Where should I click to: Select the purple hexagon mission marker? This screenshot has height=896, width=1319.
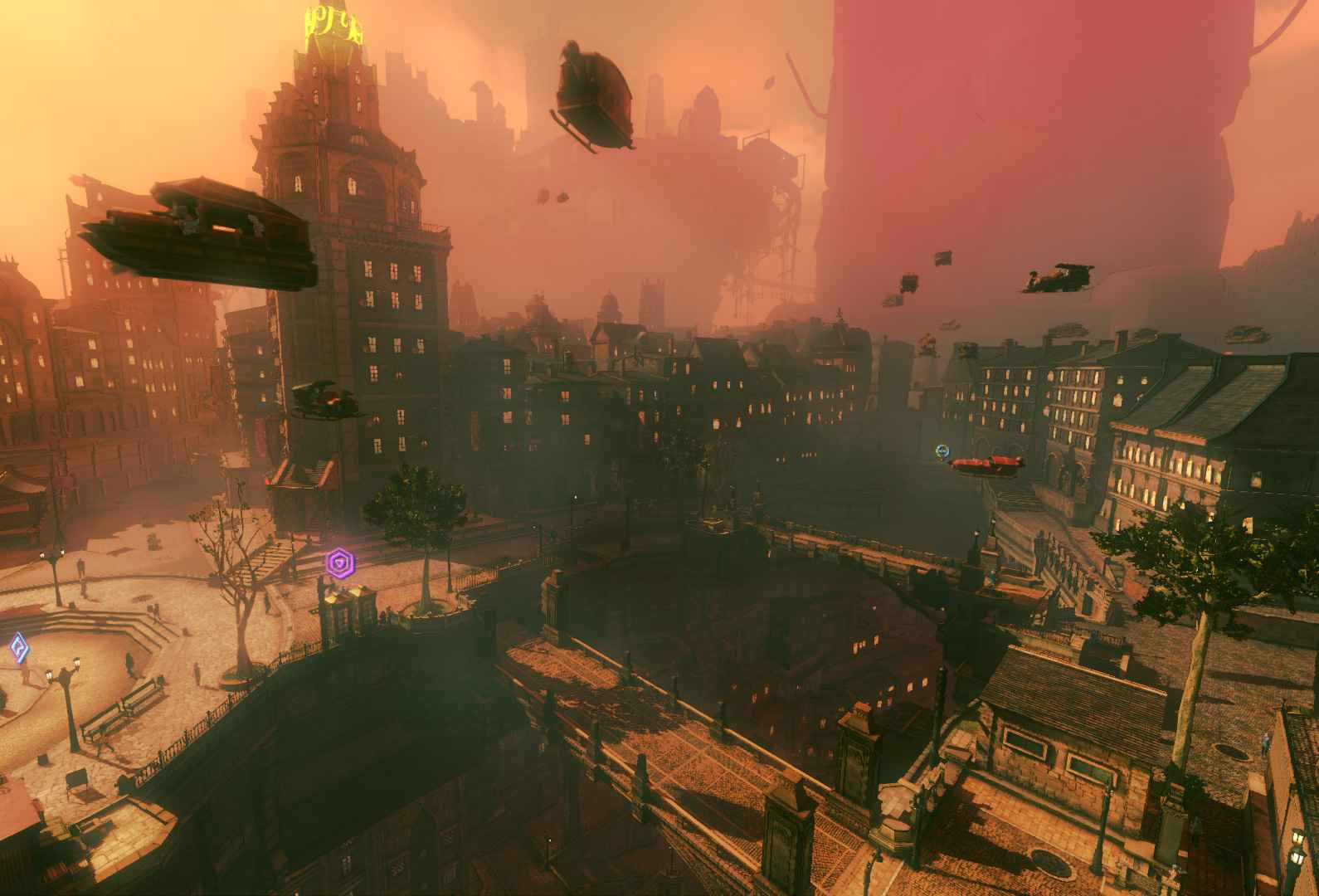point(338,563)
